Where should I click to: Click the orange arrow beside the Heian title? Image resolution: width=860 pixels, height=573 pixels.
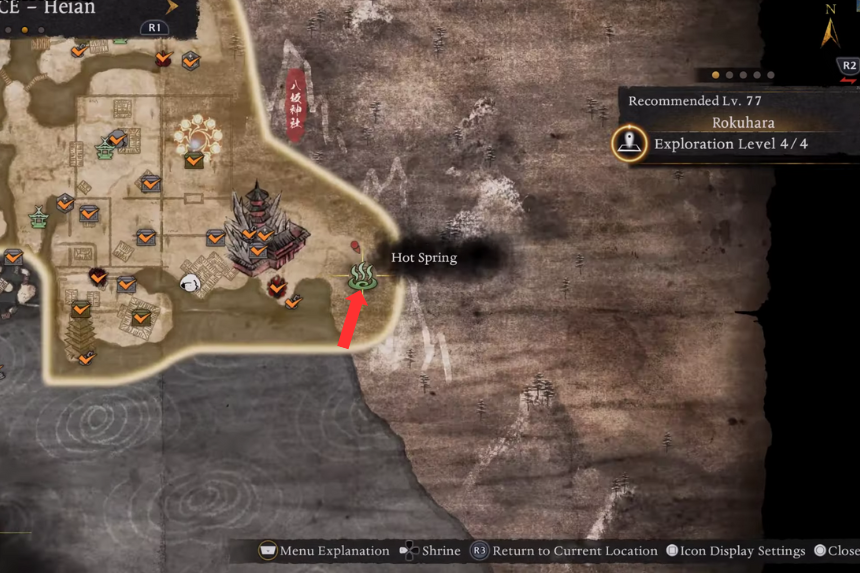pos(172,8)
